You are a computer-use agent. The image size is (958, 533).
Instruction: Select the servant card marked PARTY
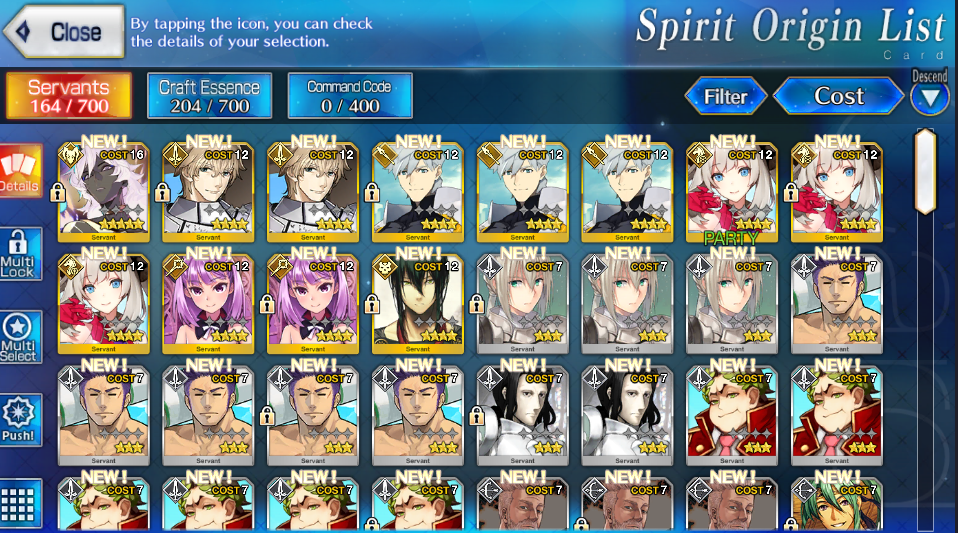(732, 190)
